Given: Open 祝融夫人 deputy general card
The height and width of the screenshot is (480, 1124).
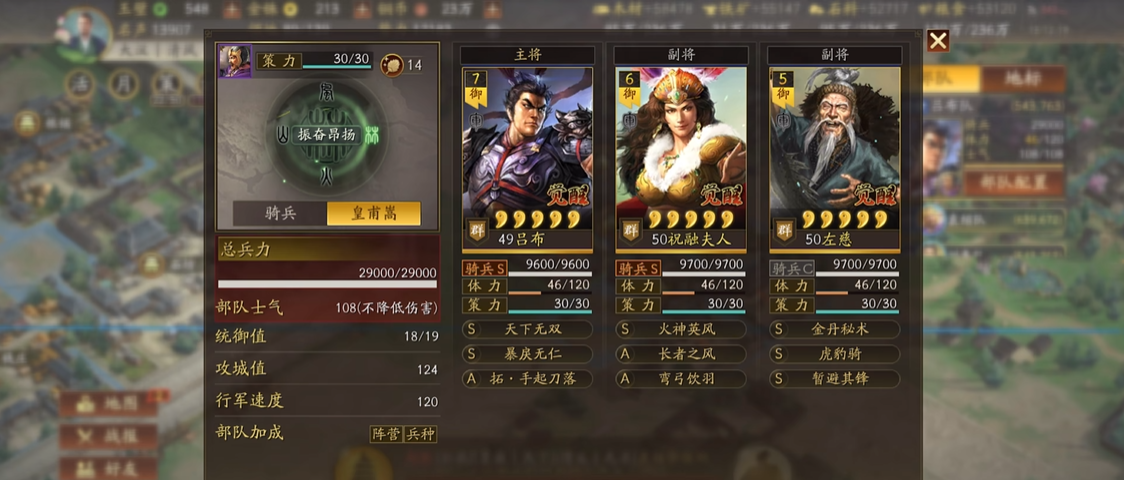Looking at the screenshot, I should pyautogui.click(x=680, y=158).
